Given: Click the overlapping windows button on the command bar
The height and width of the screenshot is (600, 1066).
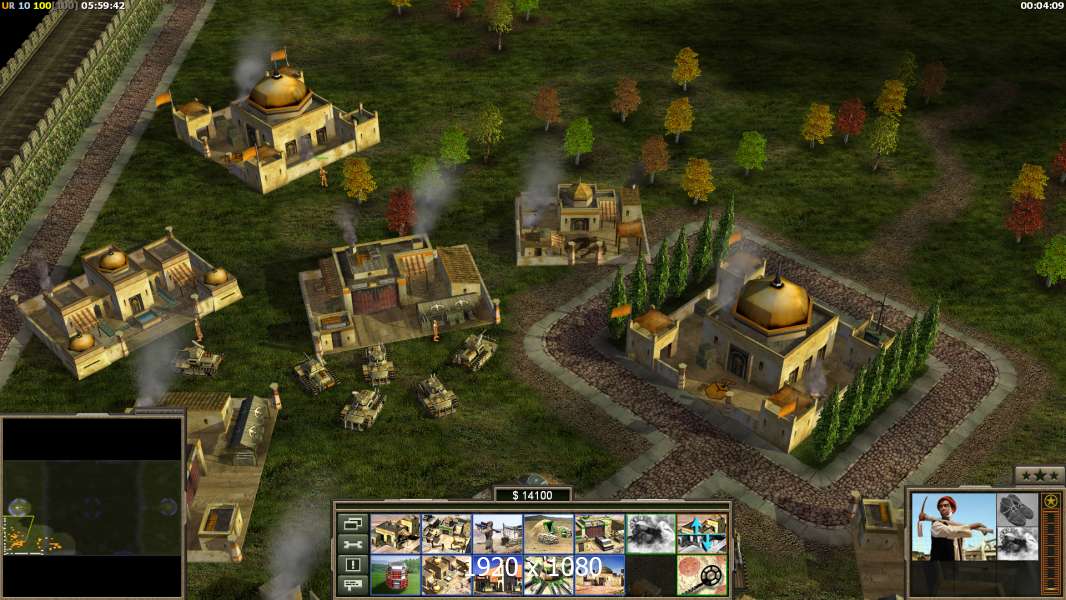Looking at the screenshot, I should coord(353,523).
